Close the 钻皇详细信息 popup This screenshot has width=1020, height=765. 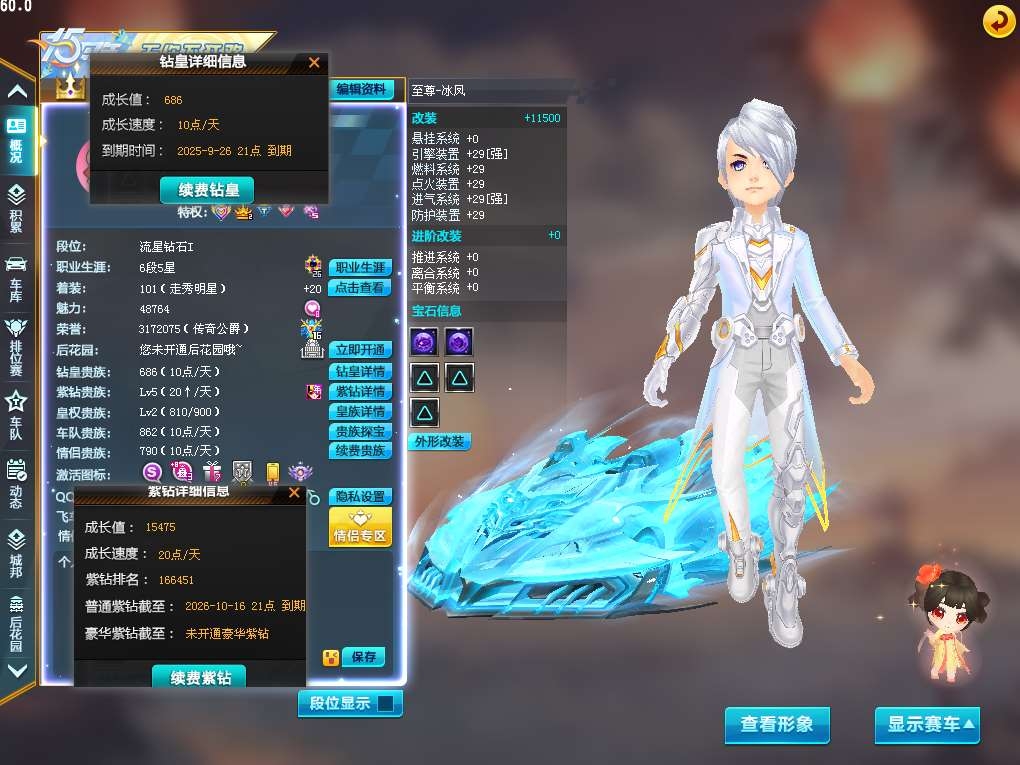tap(314, 62)
